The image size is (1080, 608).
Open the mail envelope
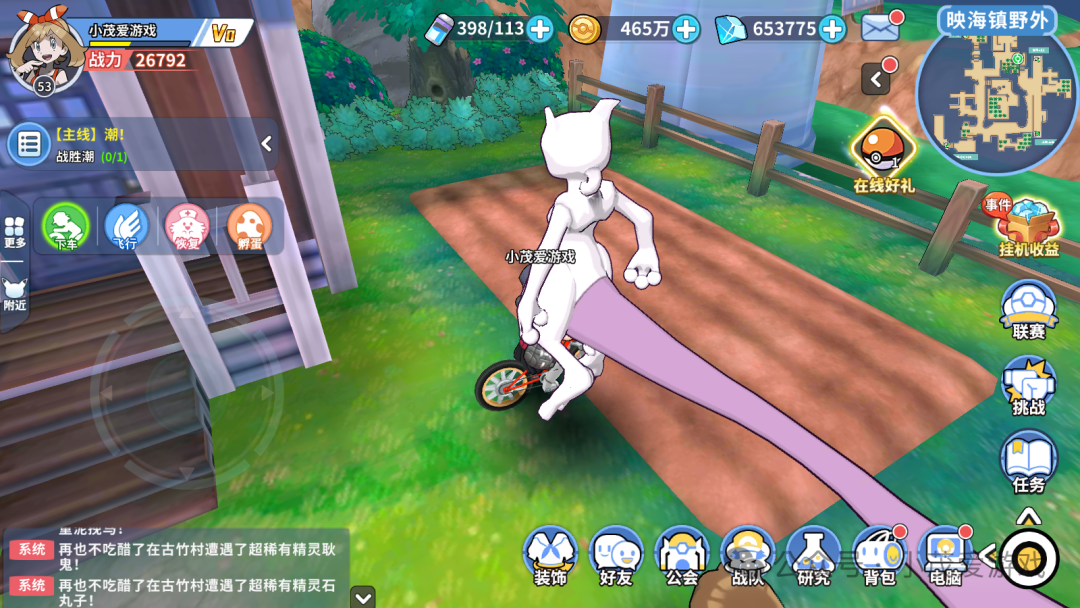click(x=880, y=28)
